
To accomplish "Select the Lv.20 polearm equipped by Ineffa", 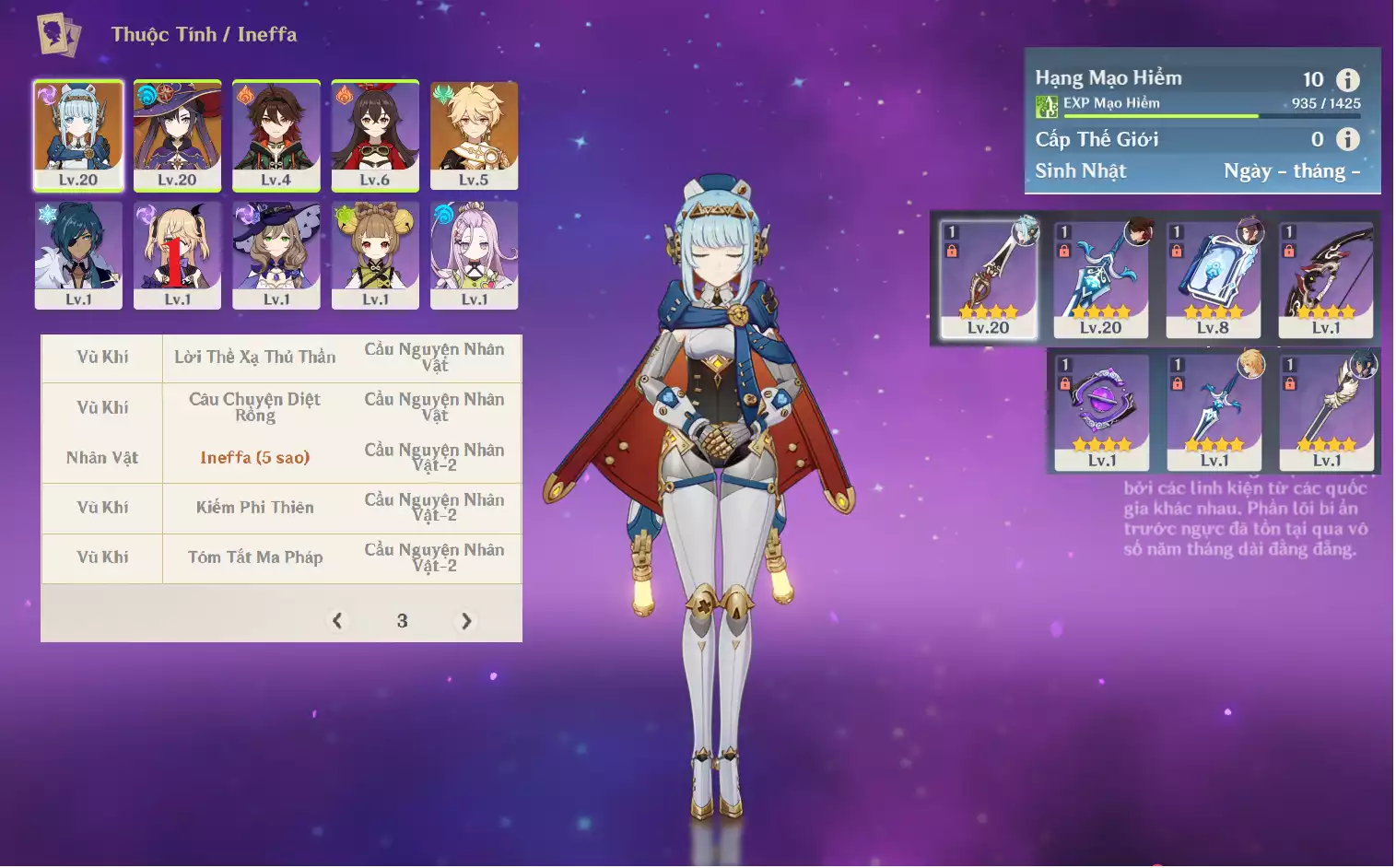I will tap(988, 278).
